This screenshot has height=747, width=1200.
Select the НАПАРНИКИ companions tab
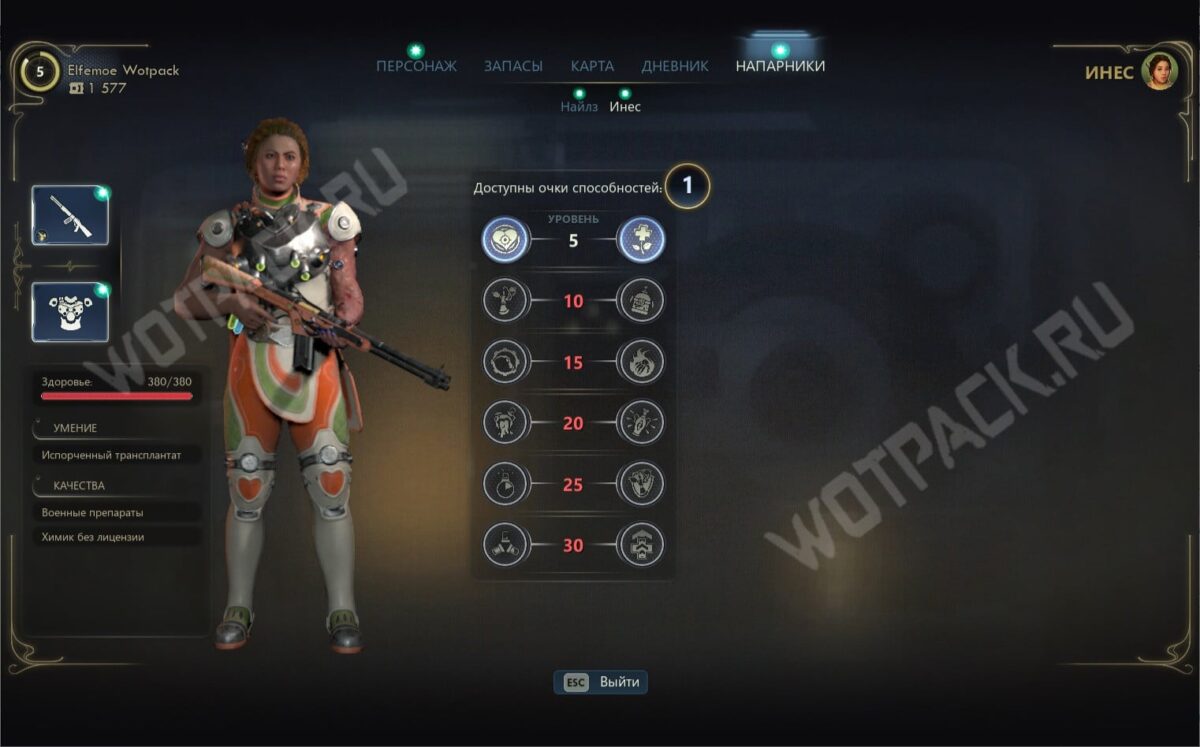pyautogui.click(x=780, y=66)
